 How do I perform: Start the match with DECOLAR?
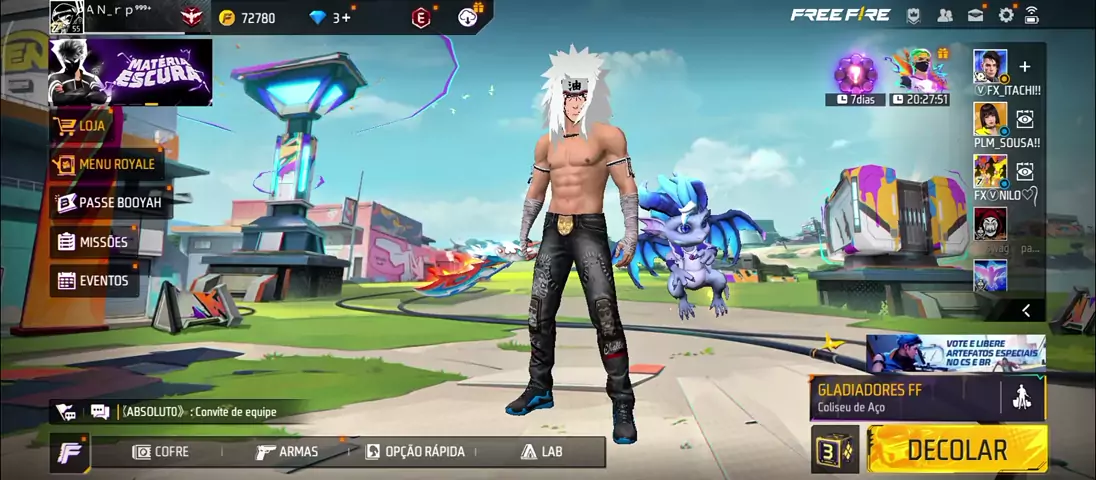[957, 450]
